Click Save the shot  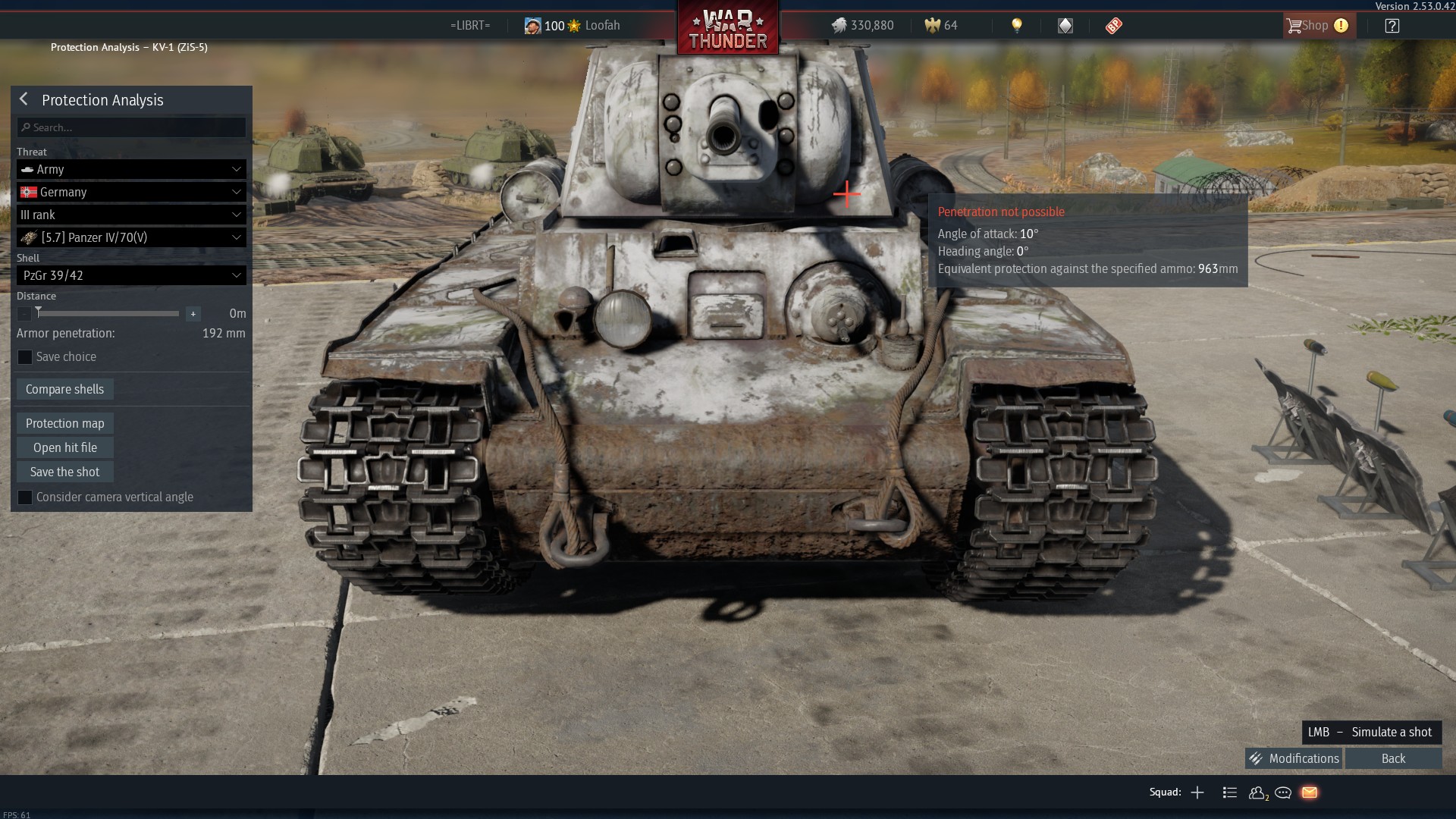point(65,472)
